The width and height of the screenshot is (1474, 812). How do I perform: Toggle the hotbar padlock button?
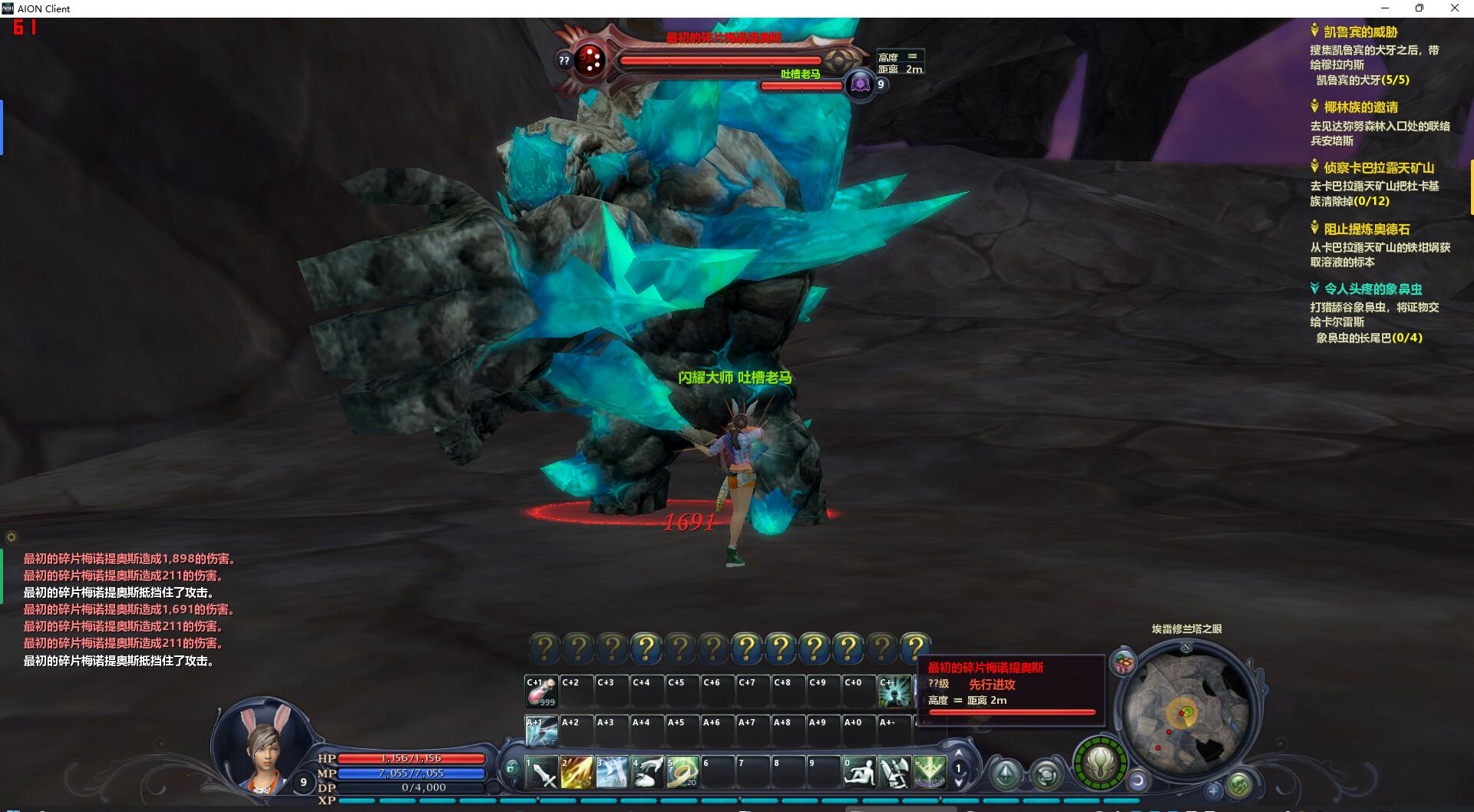pos(512,767)
